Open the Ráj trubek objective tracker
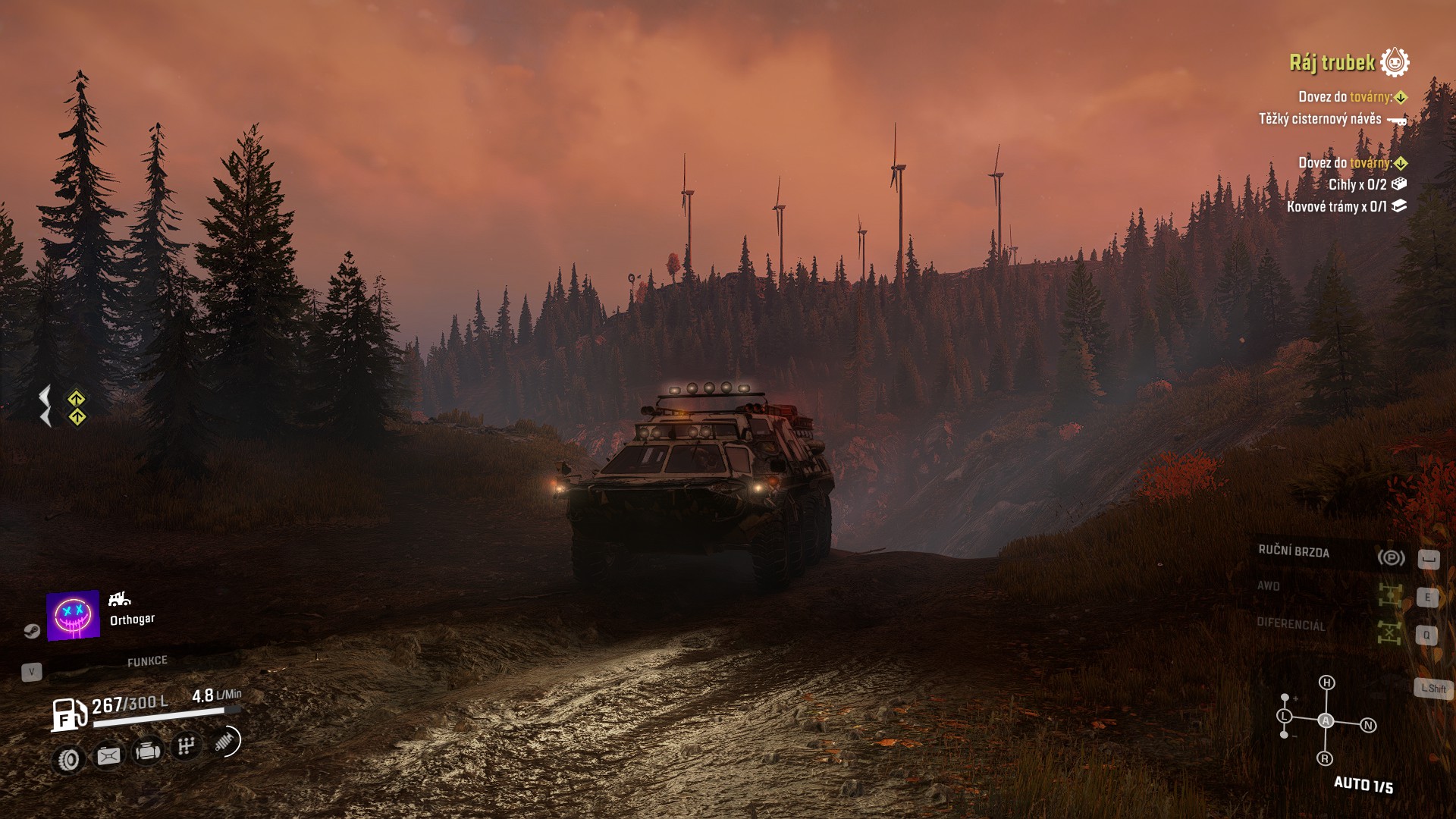The image size is (1456, 819). pyautogui.click(x=1332, y=63)
